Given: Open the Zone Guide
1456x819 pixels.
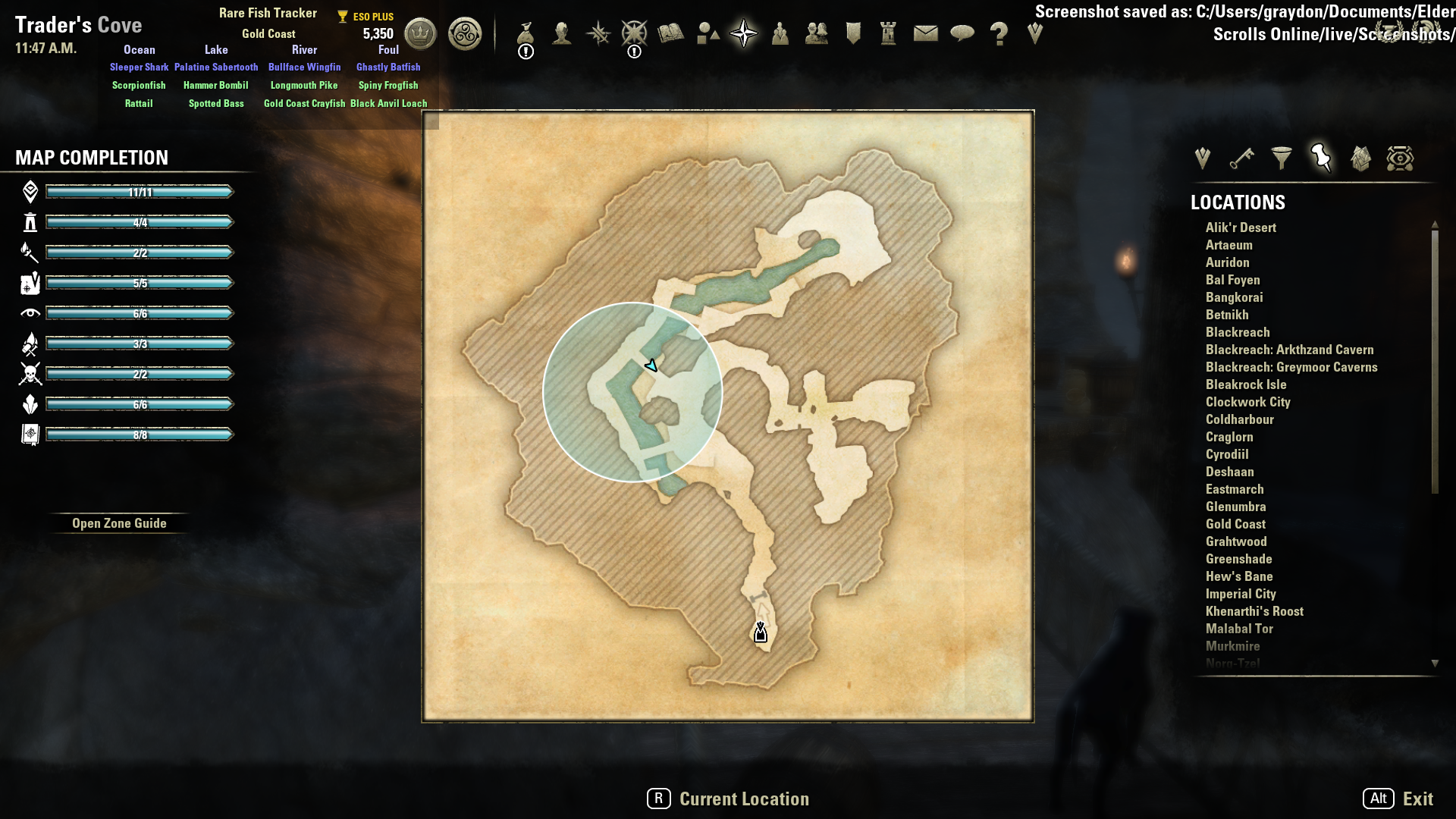Looking at the screenshot, I should (119, 523).
